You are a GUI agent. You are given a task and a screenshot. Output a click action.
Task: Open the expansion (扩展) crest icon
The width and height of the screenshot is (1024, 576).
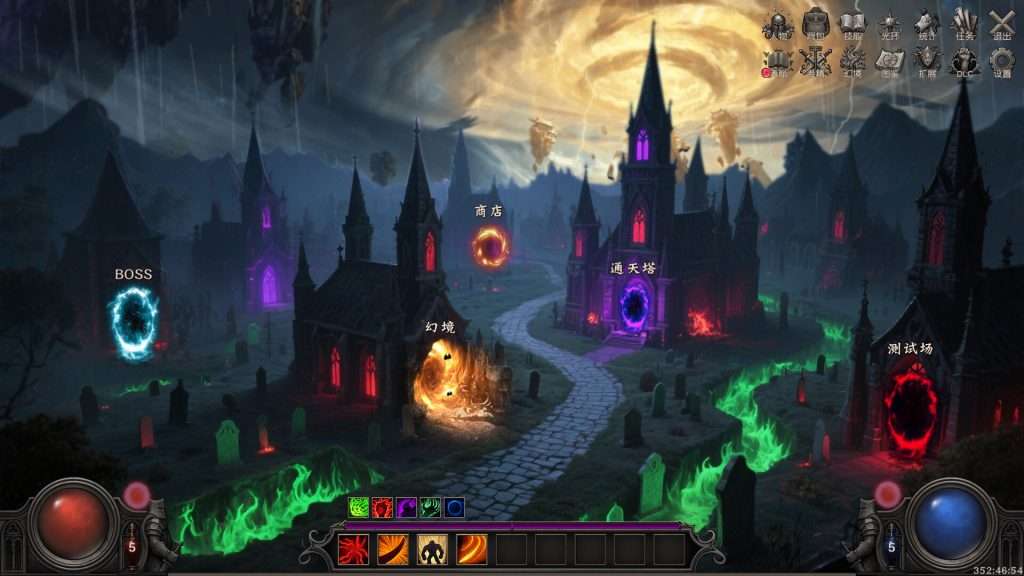(927, 62)
